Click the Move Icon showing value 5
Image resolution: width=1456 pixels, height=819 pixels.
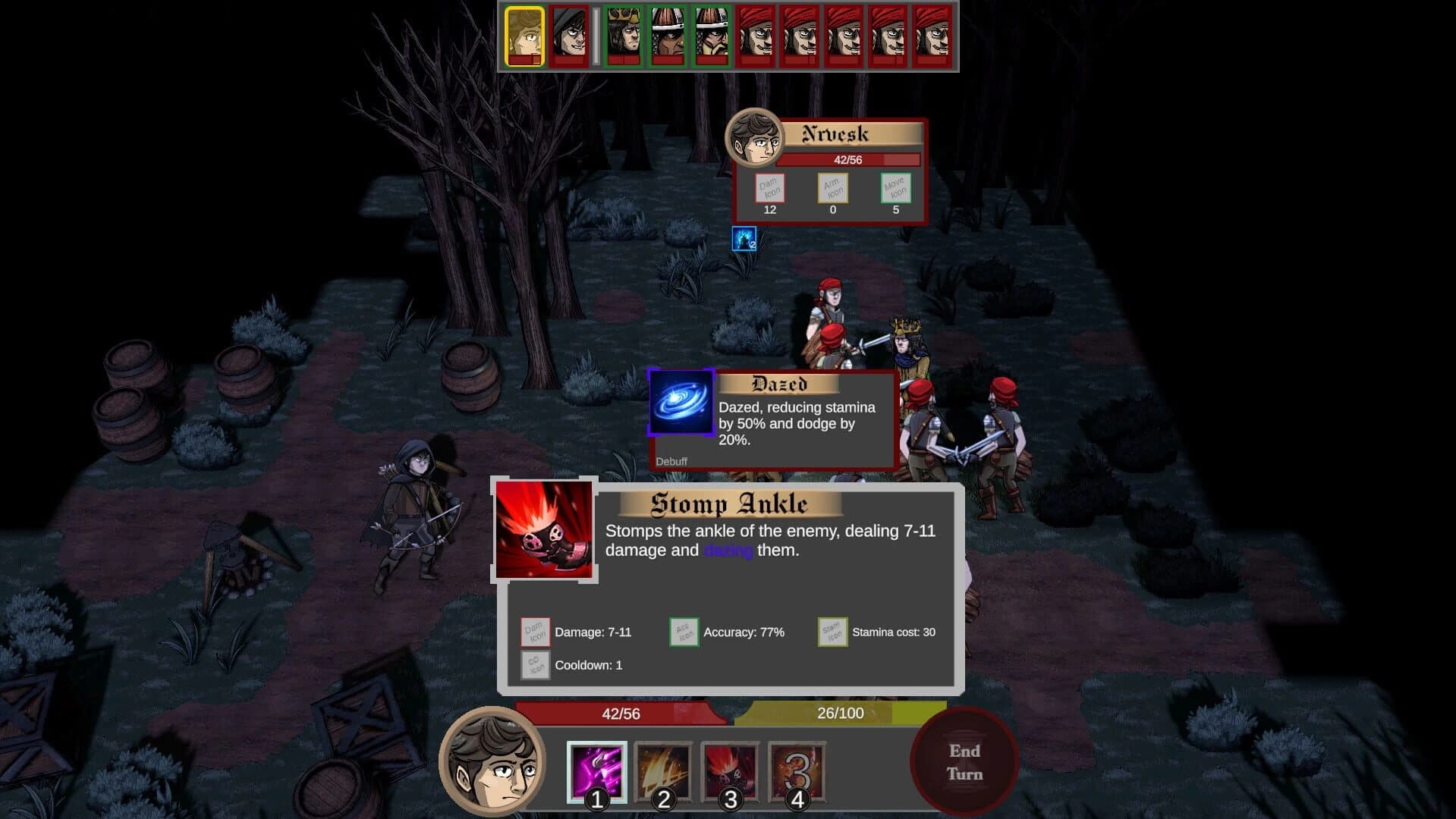[x=895, y=189]
